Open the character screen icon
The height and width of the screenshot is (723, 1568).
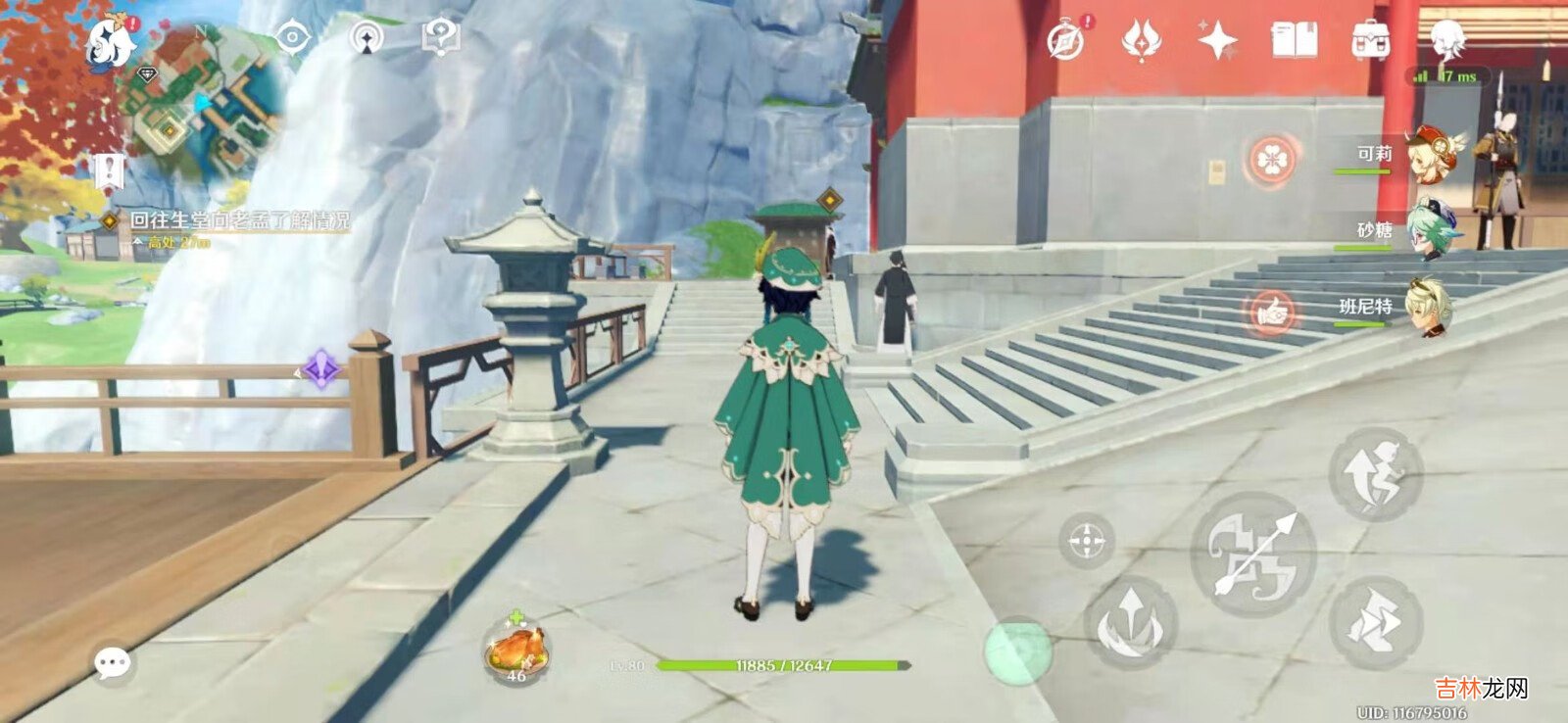1446,41
